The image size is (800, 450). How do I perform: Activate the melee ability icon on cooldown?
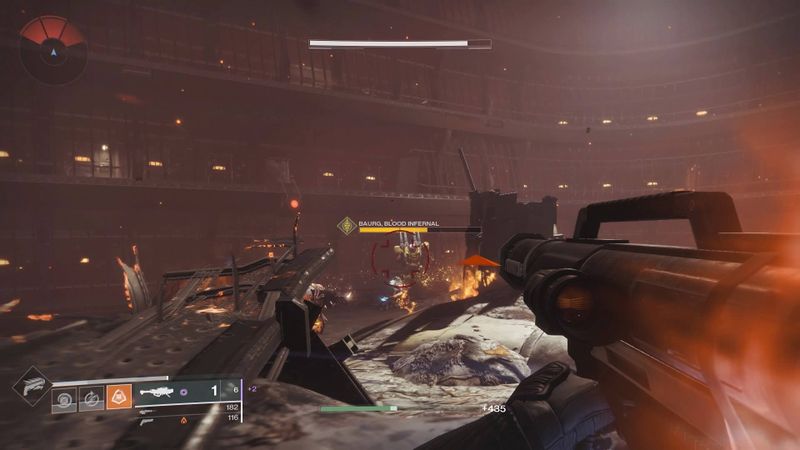click(91, 397)
